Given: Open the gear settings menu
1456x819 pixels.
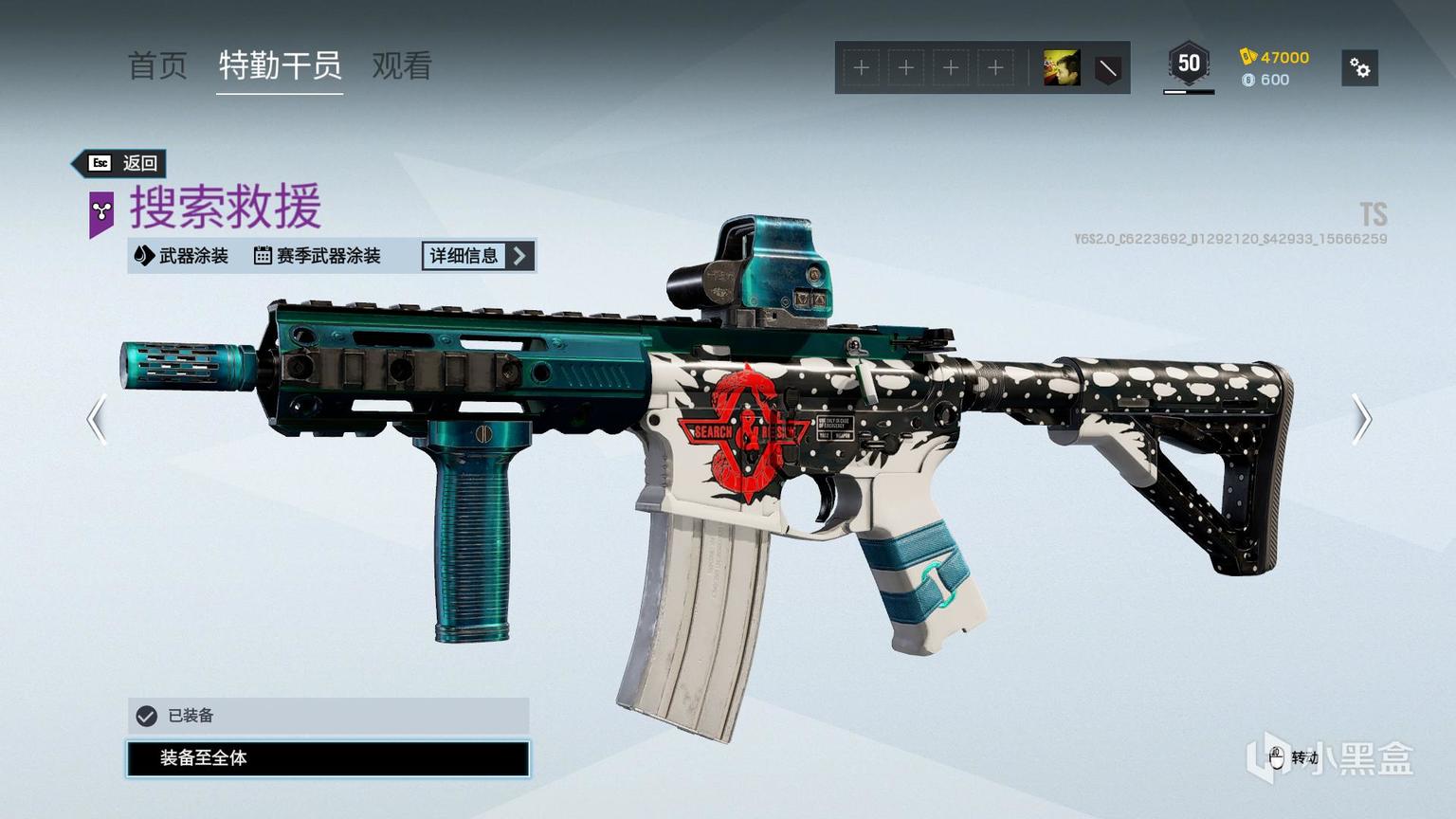Looking at the screenshot, I should (1359, 68).
